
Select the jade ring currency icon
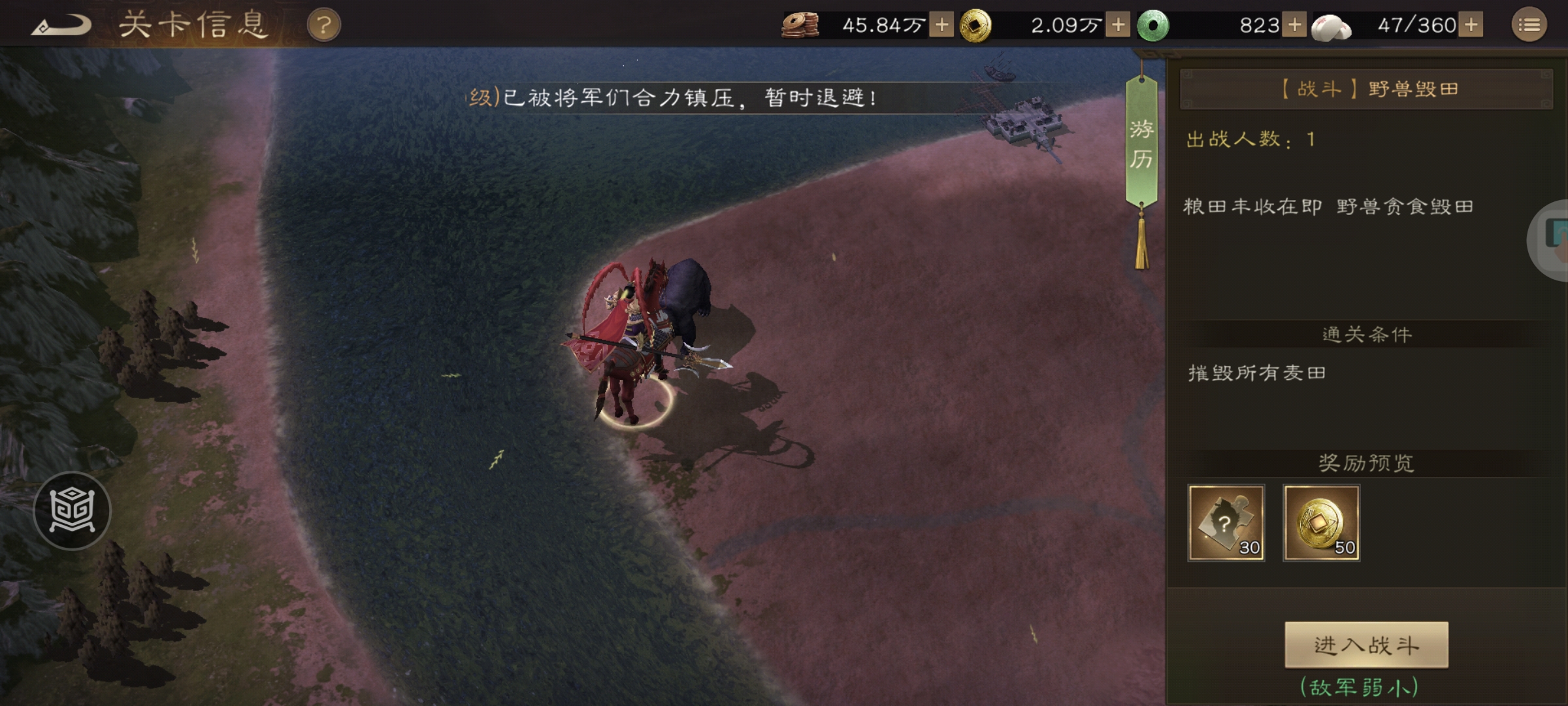(x=1153, y=25)
